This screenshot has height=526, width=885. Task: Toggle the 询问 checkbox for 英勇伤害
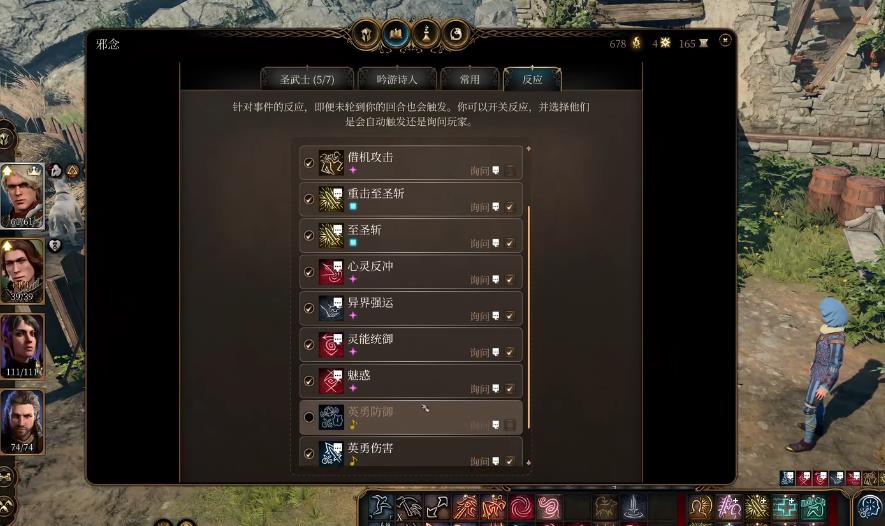[510, 461]
